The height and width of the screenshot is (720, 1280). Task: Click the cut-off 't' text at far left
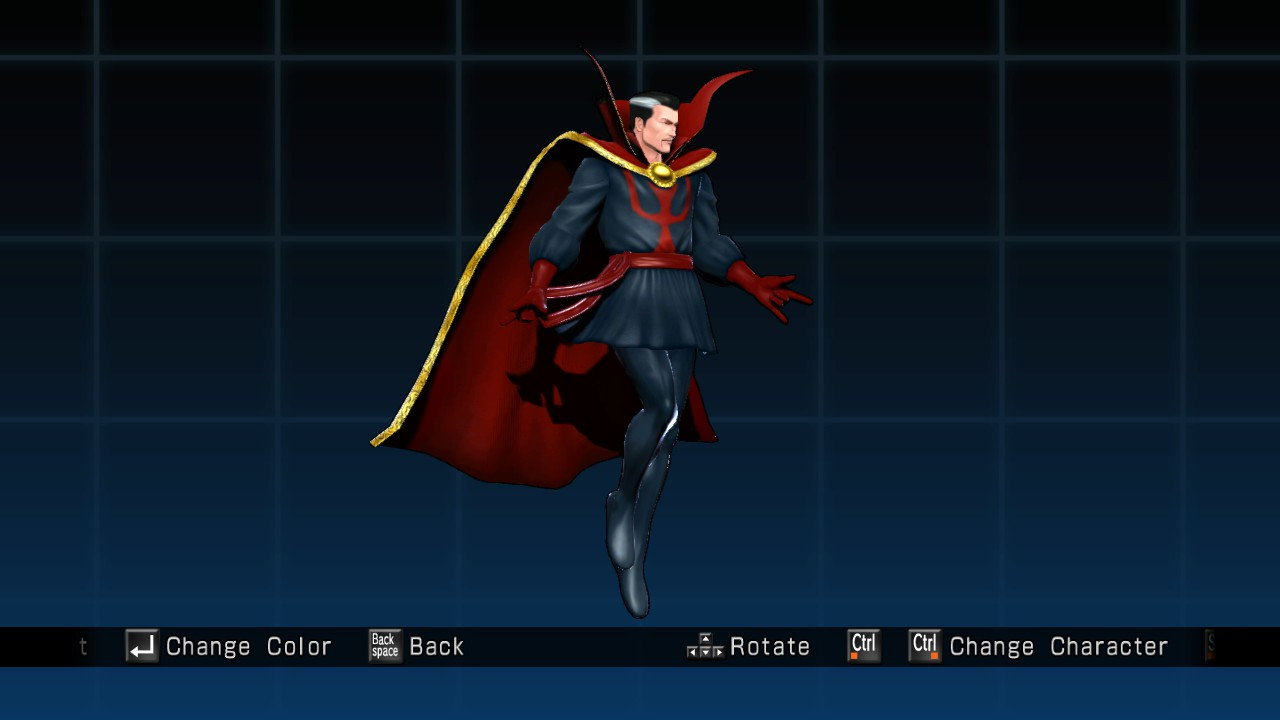83,647
